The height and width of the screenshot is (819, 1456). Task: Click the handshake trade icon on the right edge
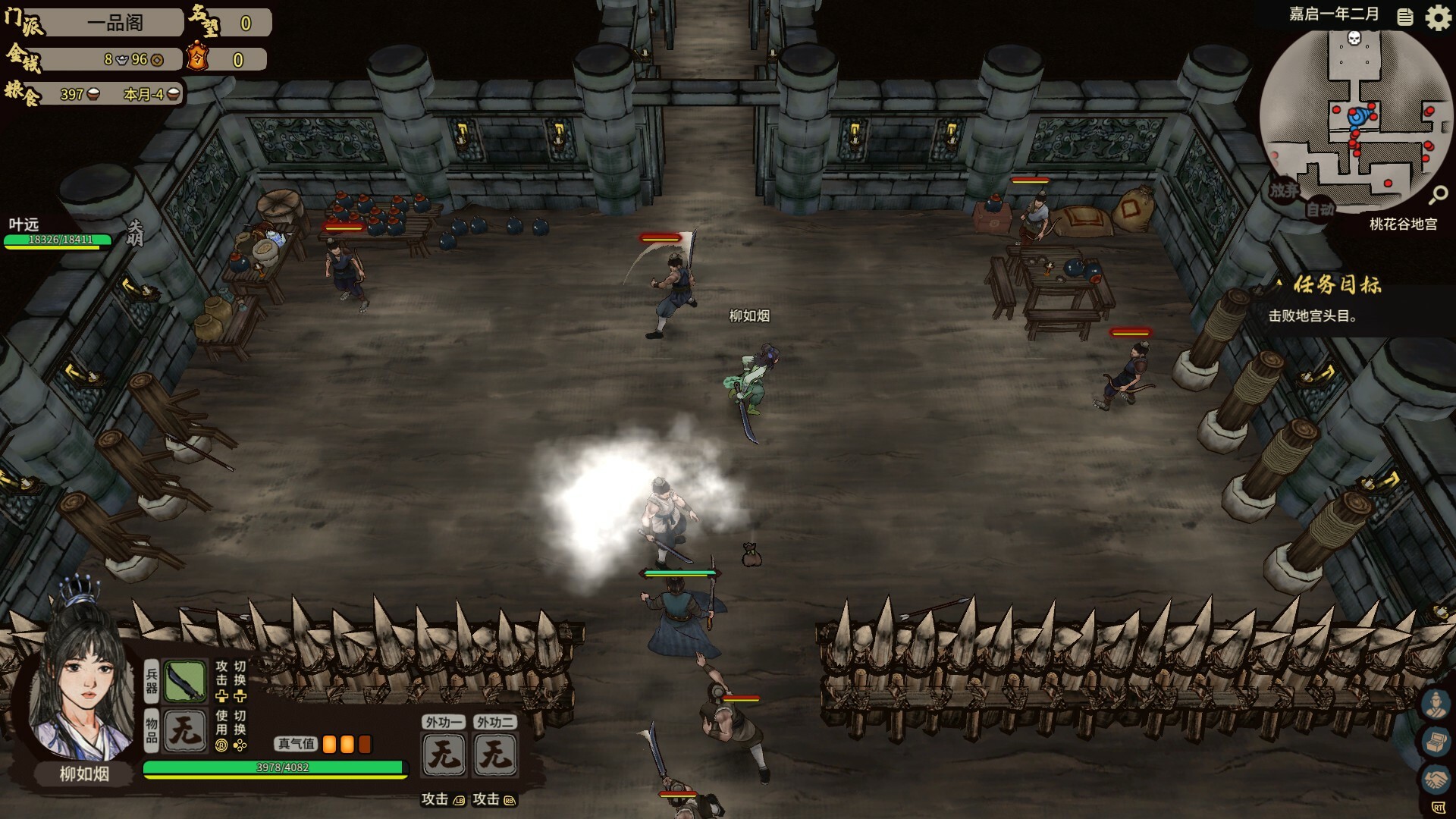click(x=1437, y=777)
